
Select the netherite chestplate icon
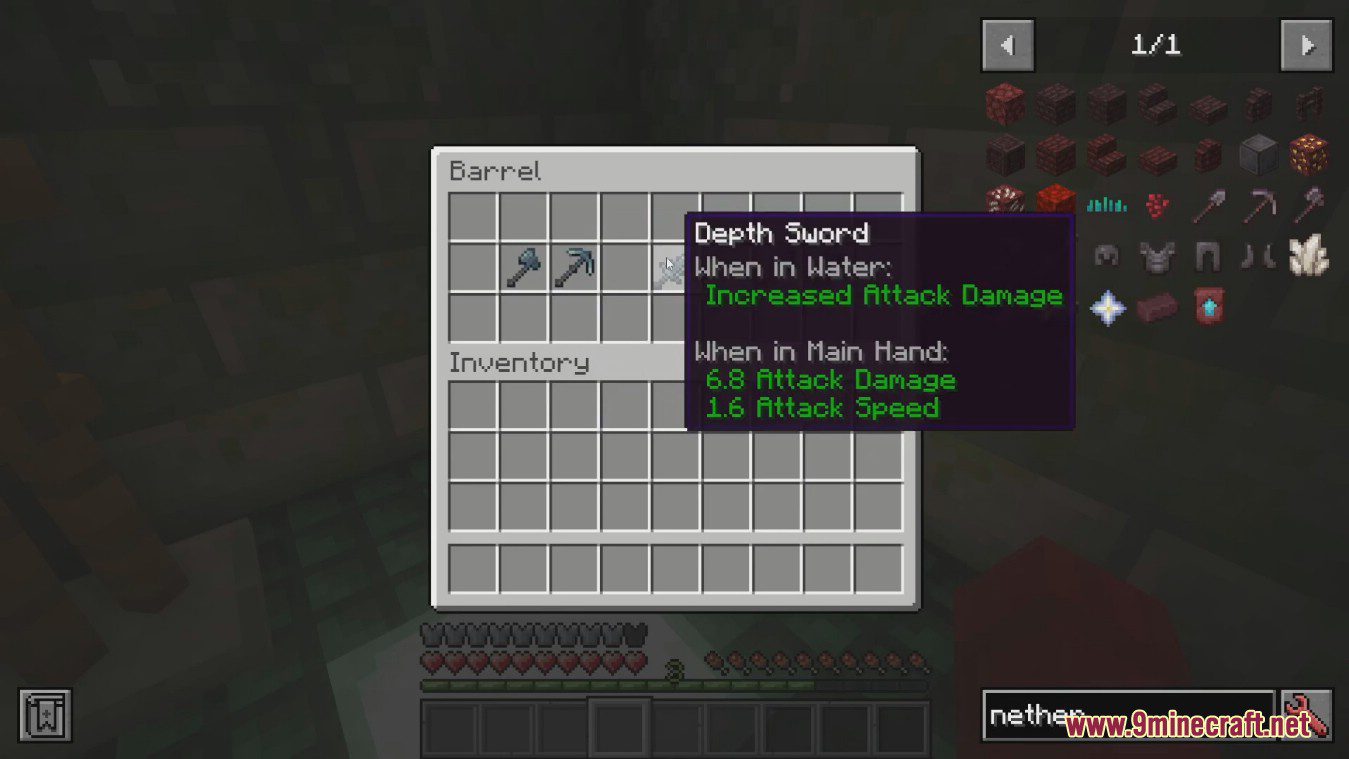click(1157, 256)
